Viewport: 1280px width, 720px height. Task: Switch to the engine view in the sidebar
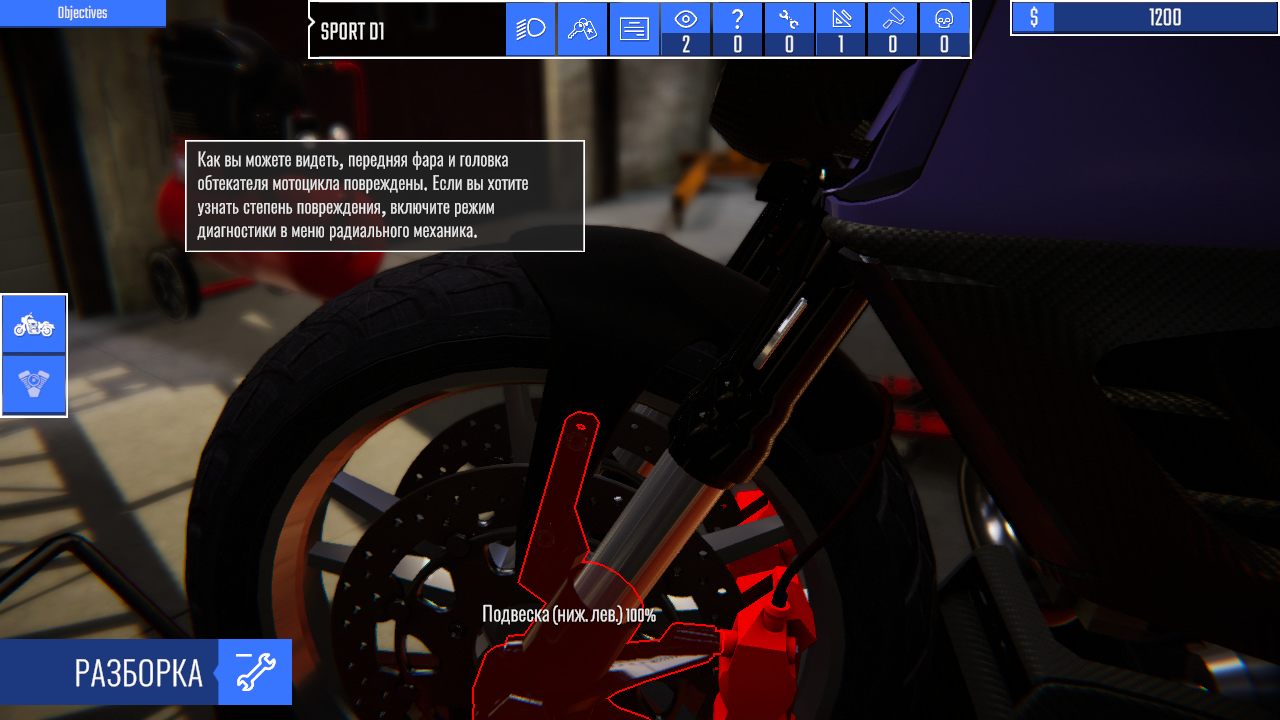(34, 381)
